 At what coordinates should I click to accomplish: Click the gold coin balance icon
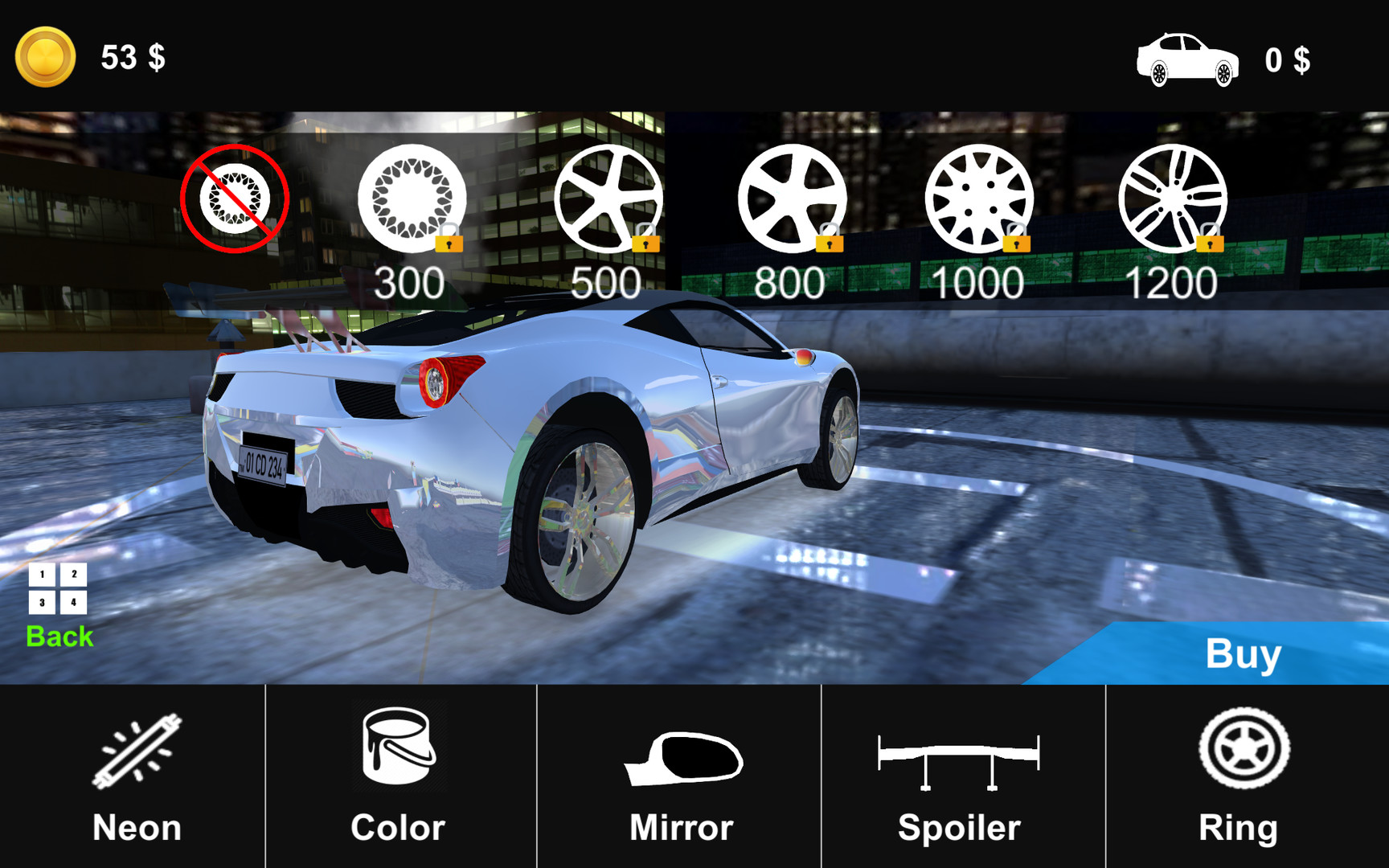pos(46,57)
